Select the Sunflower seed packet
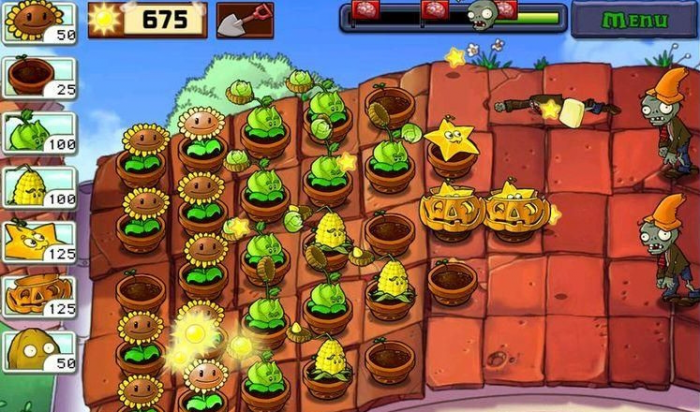This screenshot has height=412, width=700. (x=38, y=22)
